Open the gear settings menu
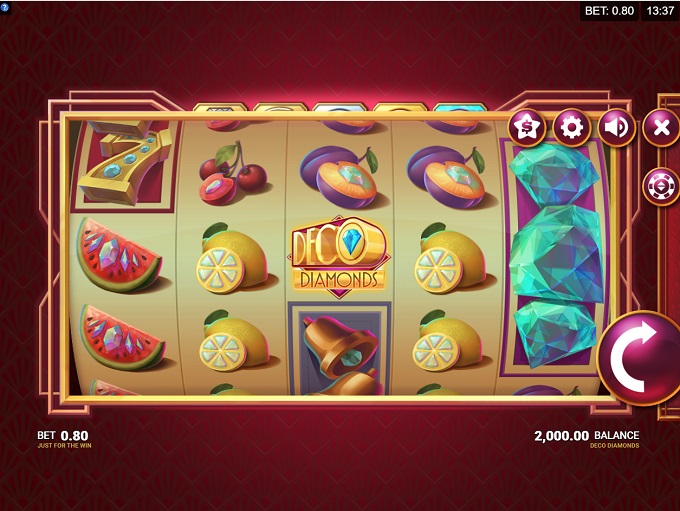 (x=571, y=128)
